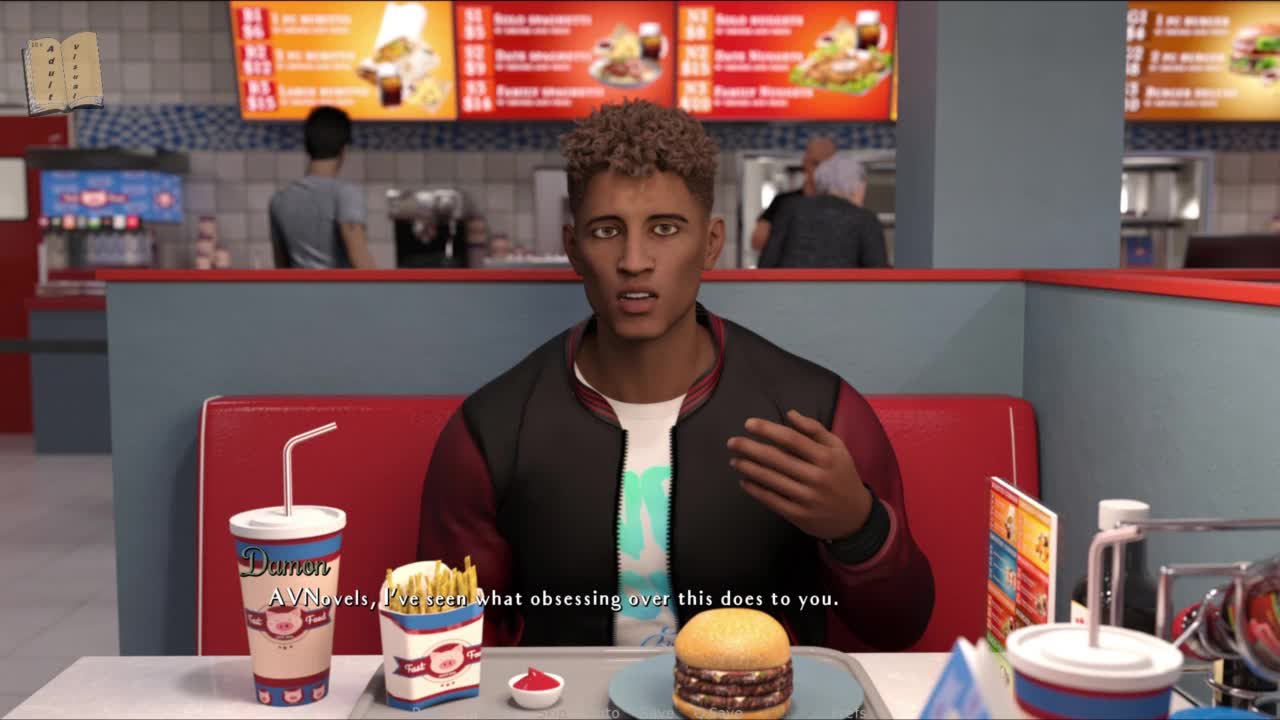The image size is (1280, 720).
Task: Click Q.Save to quick save
Action: 718,713
